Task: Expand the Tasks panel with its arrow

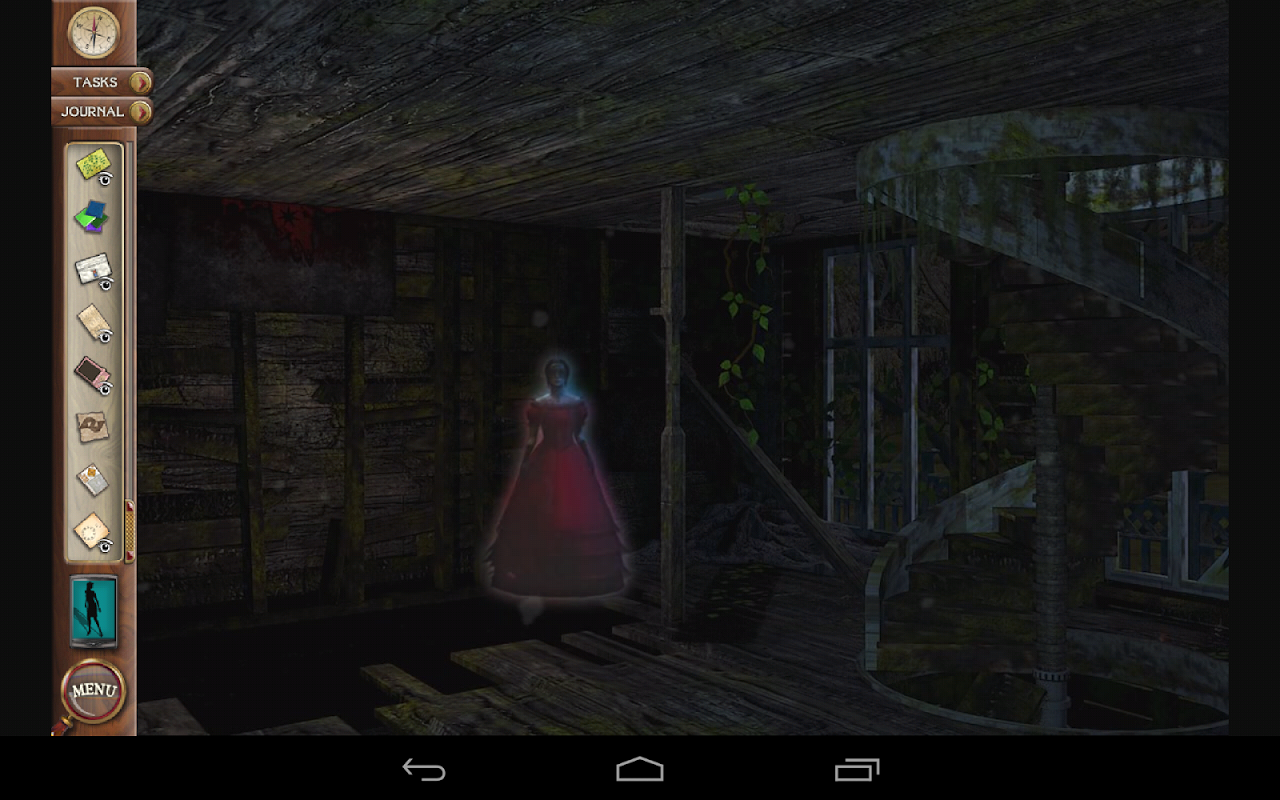Action: coord(141,82)
